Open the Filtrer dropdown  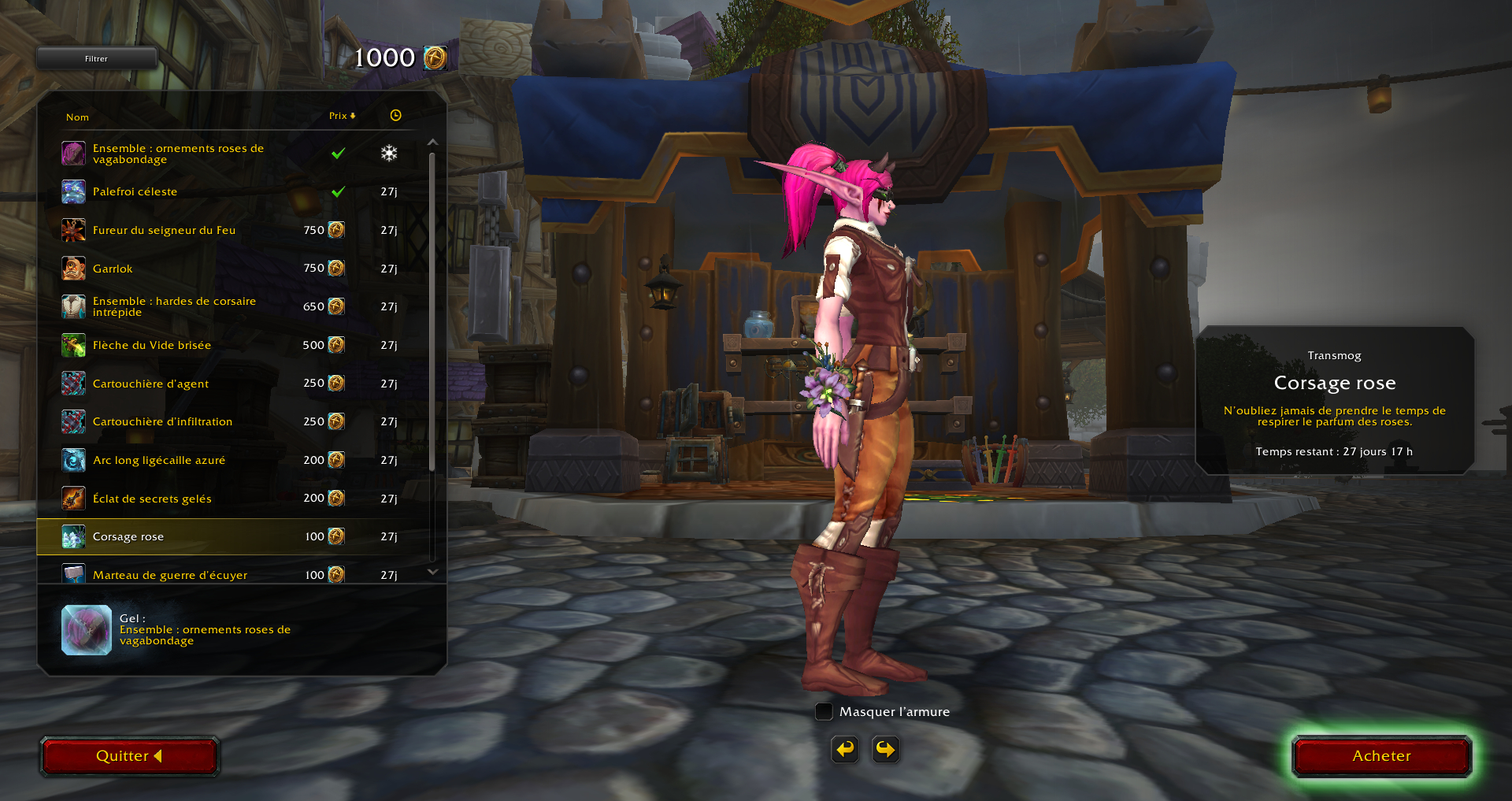coord(97,59)
